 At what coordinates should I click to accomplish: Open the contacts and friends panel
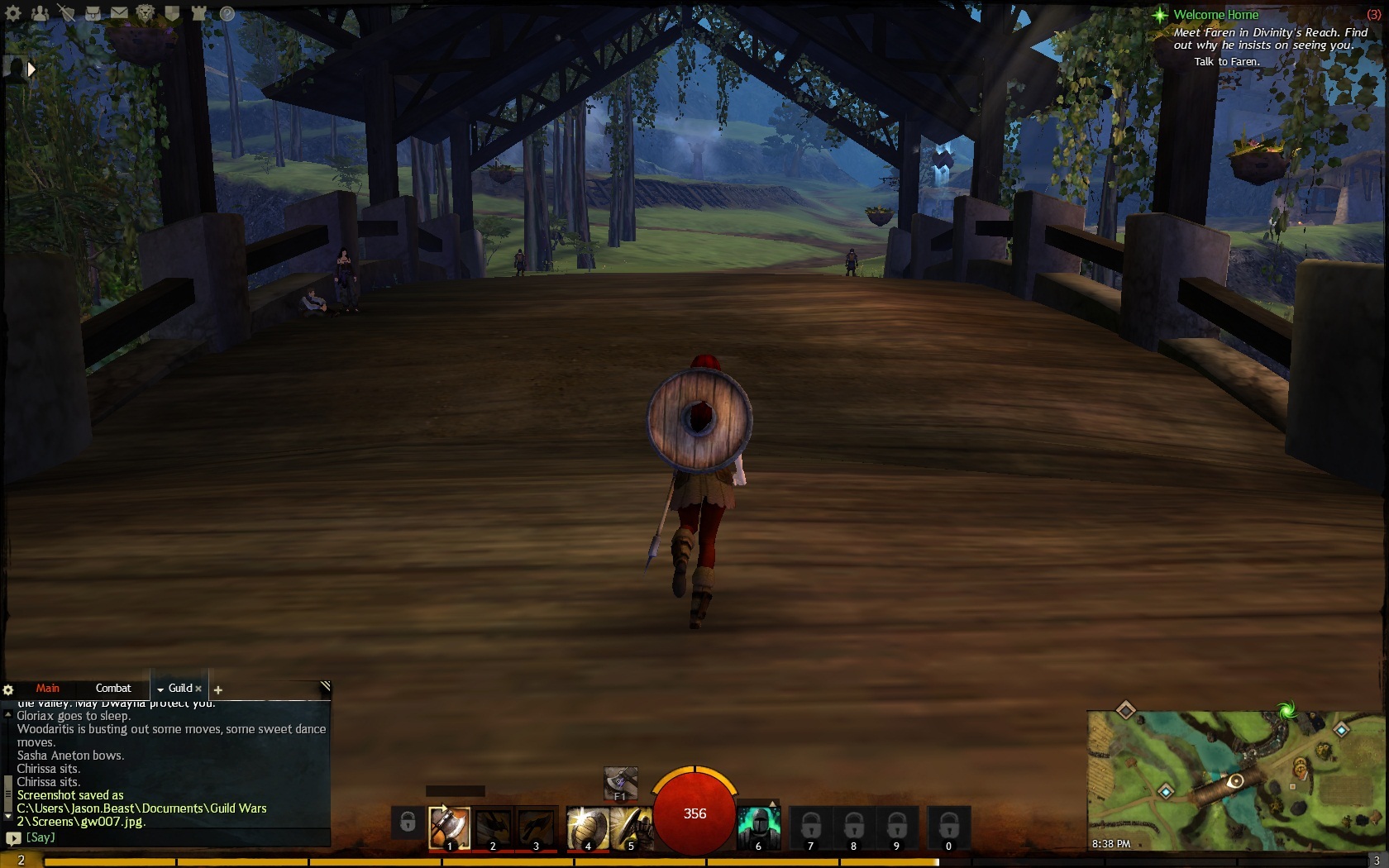click(x=40, y=13)
